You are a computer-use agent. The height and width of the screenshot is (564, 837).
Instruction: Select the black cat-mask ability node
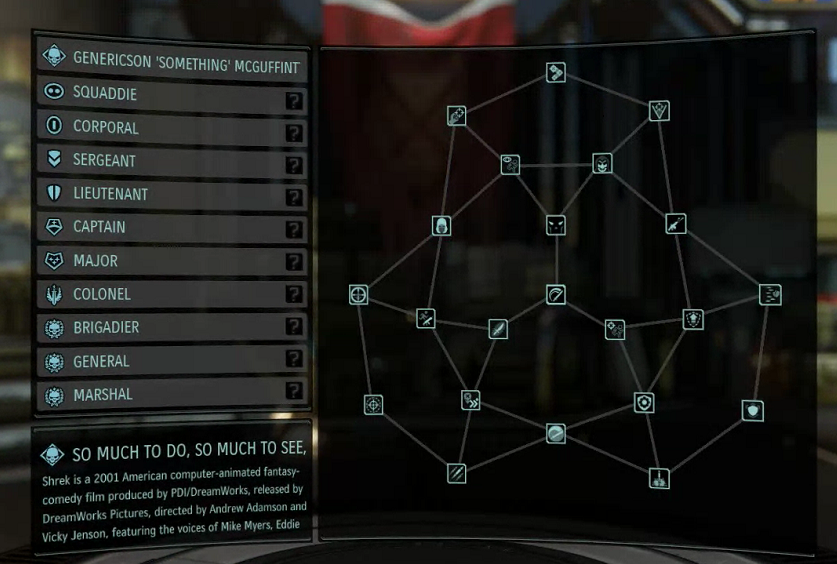(x=556, y=225)
